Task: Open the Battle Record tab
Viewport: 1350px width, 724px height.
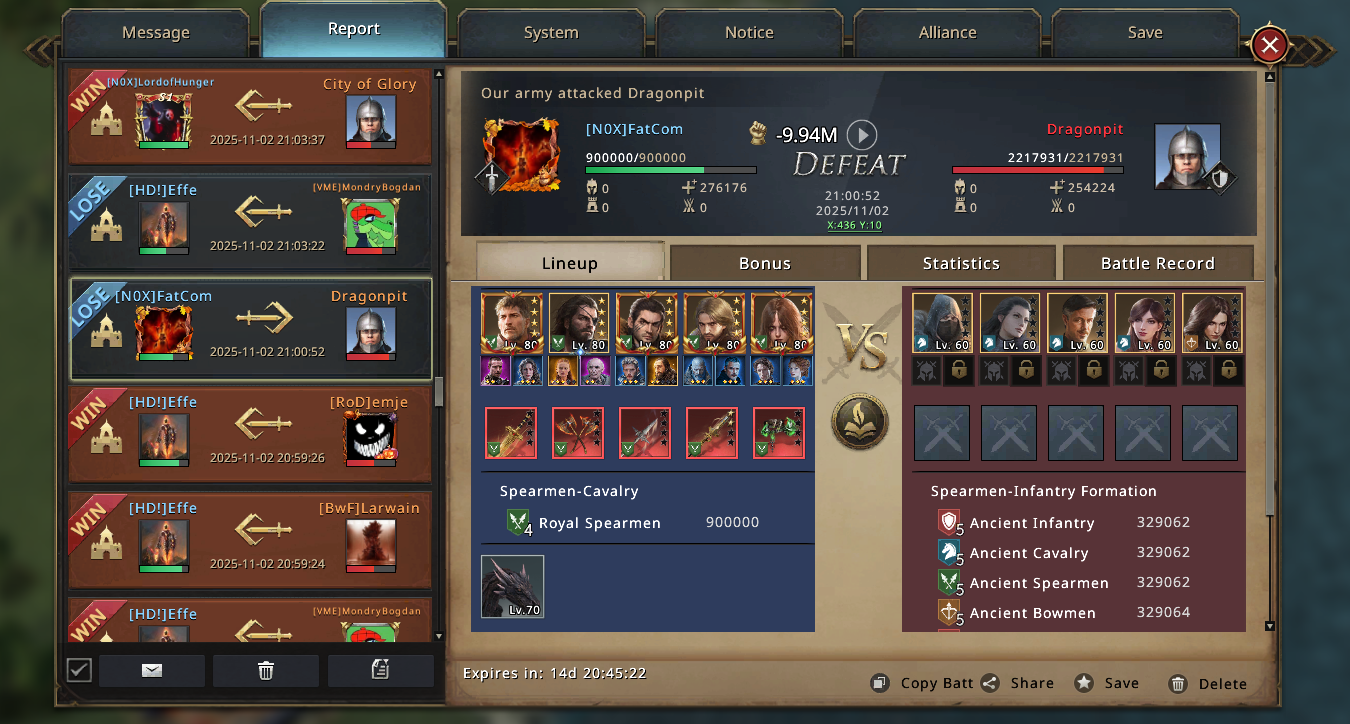Action: 1157,263
